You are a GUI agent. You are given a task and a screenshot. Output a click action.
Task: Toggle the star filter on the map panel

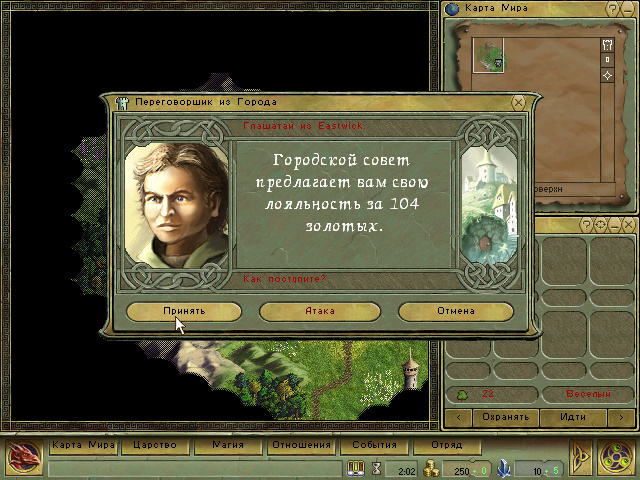[x=607, y=75]
